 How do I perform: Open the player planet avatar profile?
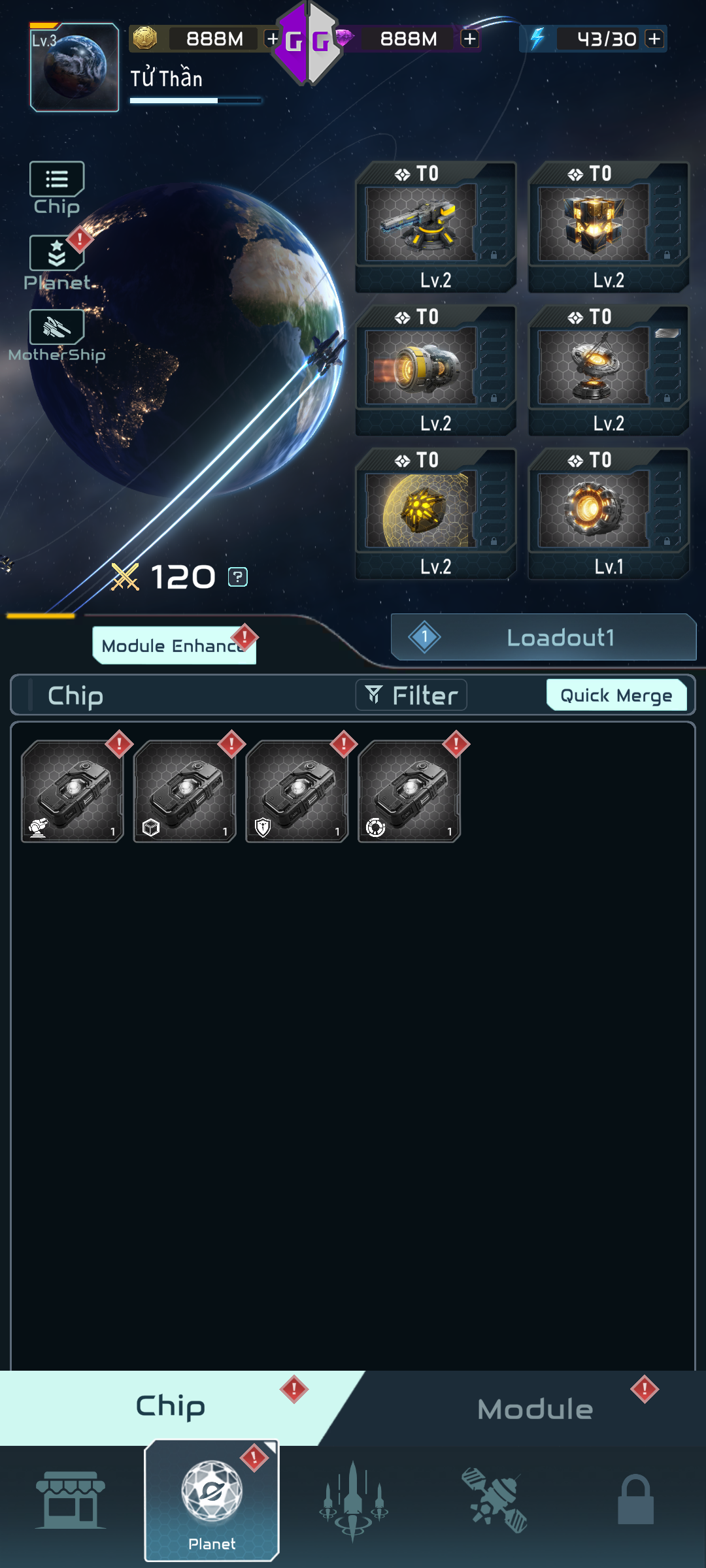[x=74, y=67]
